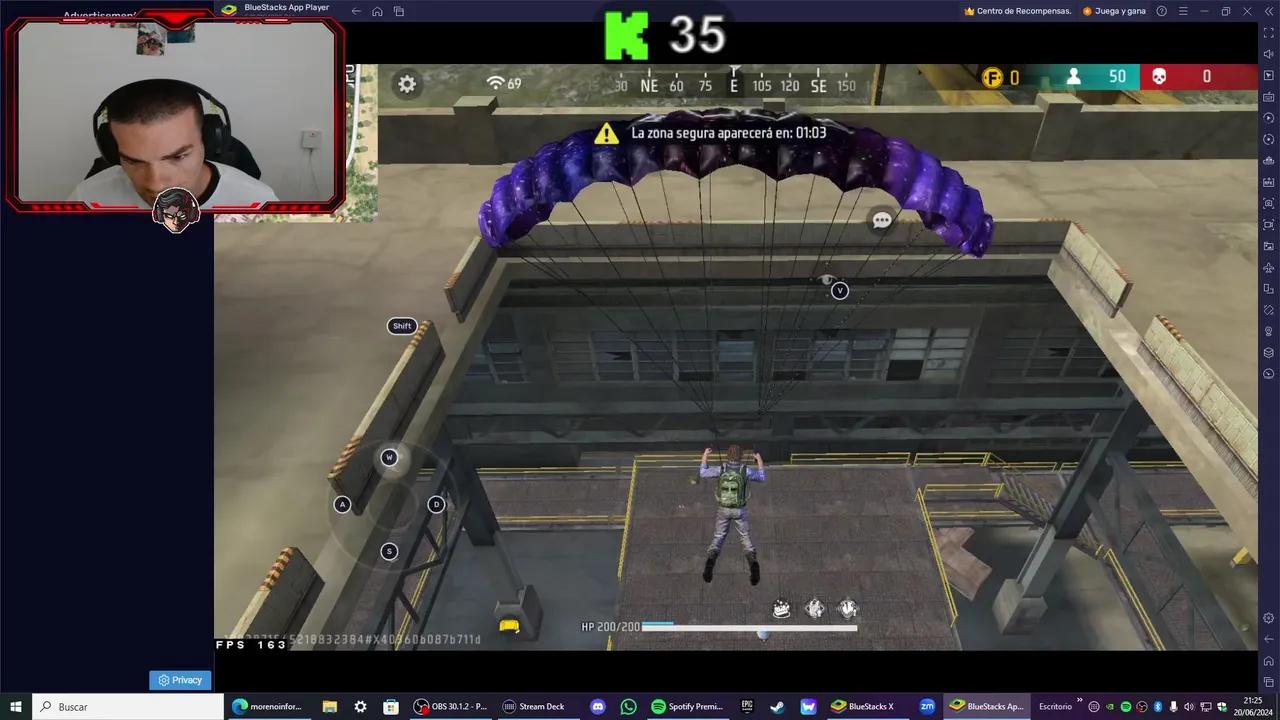Click the V key overlay near the parachute

(840, 291)
